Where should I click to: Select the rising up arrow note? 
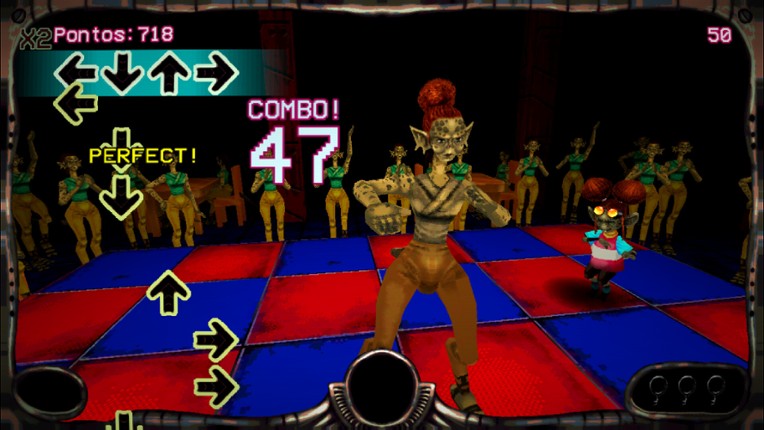(x=168, y=291)
